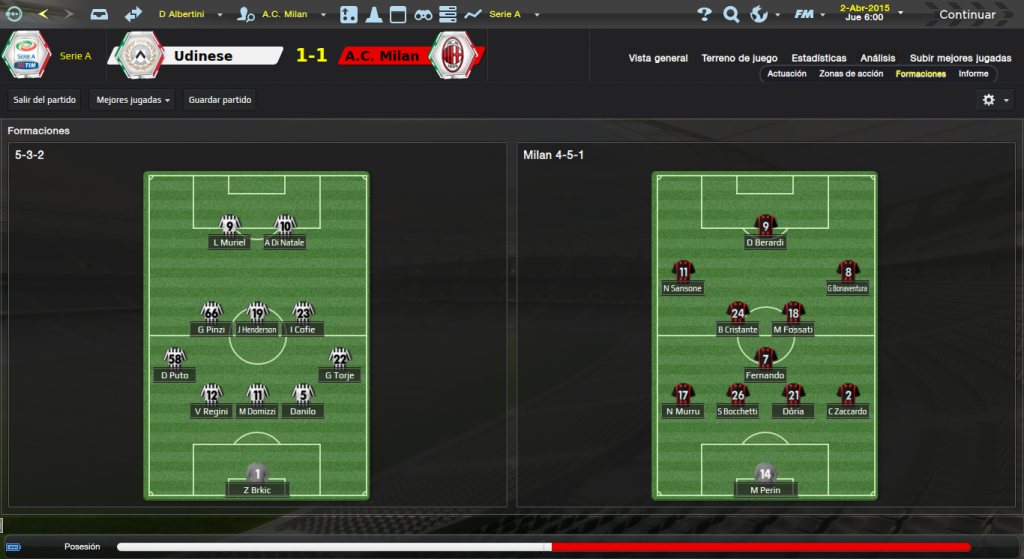
Task: Open the Terreno de juego tab
Action: (x=739, y=58)
